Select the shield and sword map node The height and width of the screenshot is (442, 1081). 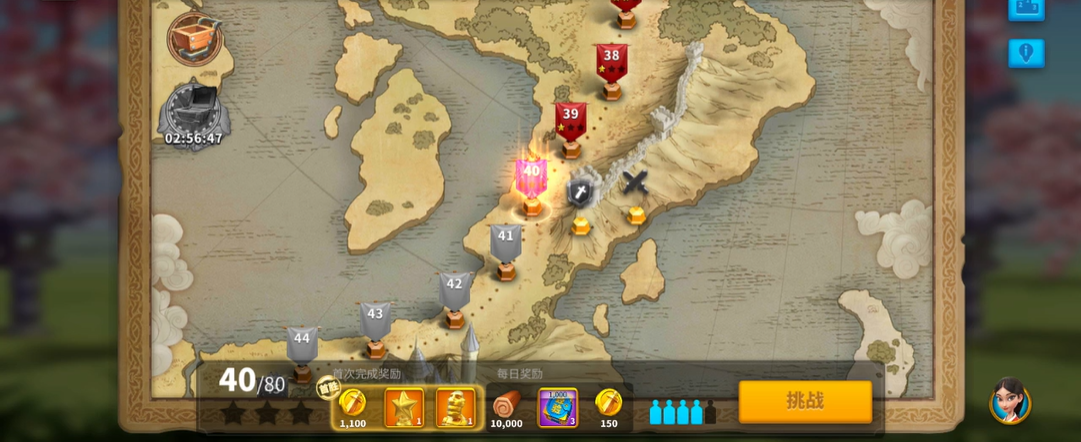pyautogui.click(x=581, y=192)
